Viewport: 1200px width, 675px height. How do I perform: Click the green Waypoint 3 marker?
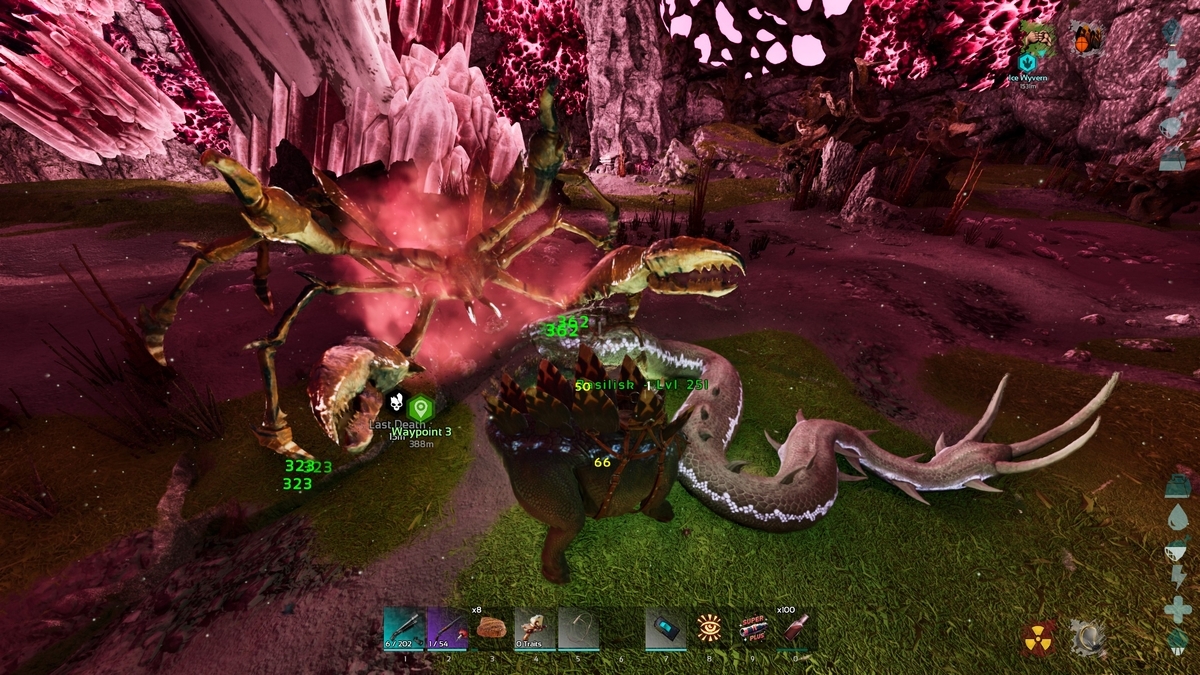click(x=421, y=407)
